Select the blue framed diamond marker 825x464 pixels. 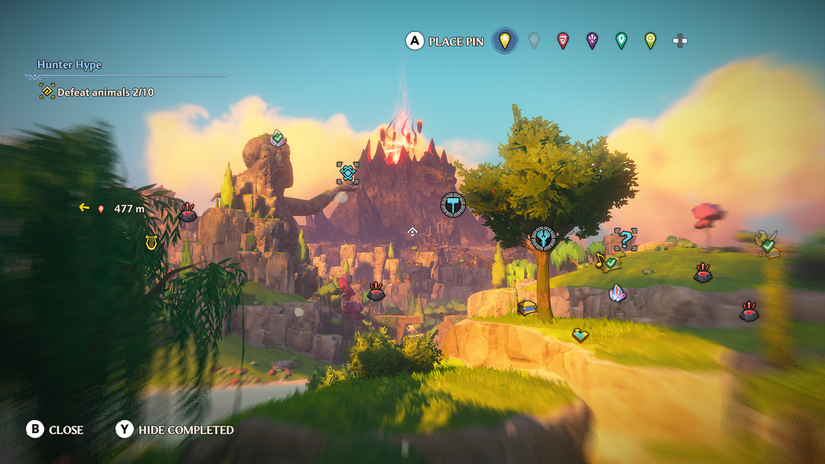coord(347,173)
